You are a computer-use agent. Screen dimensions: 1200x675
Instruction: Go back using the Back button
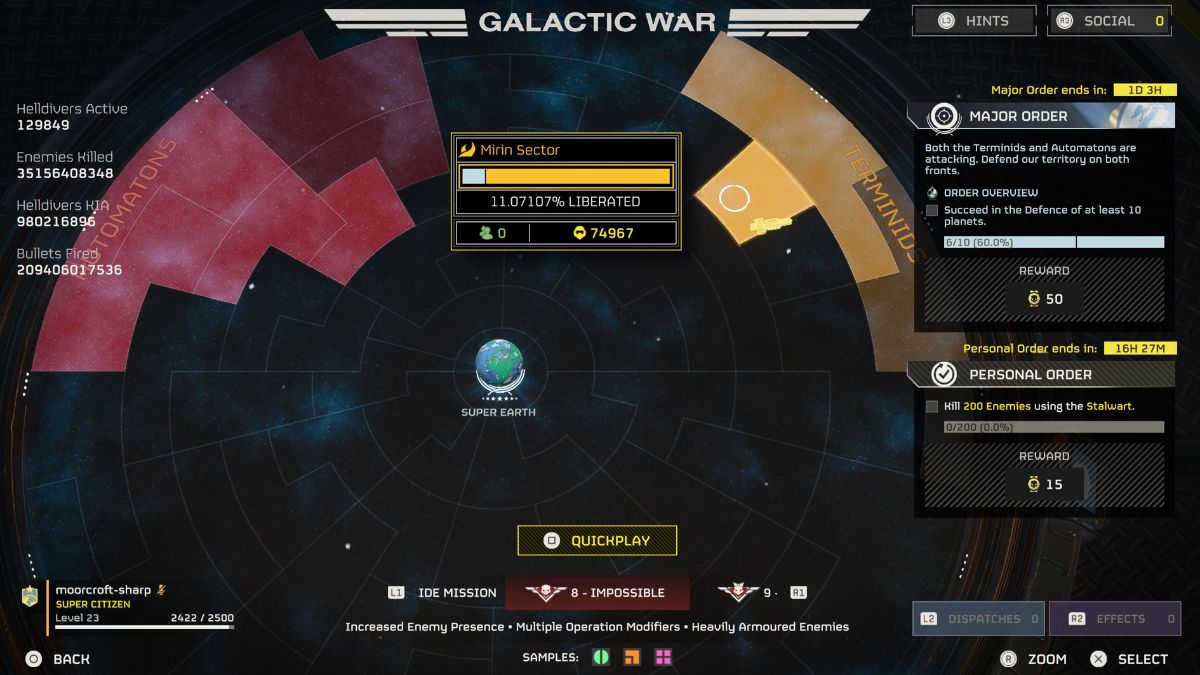coord(60,659)
